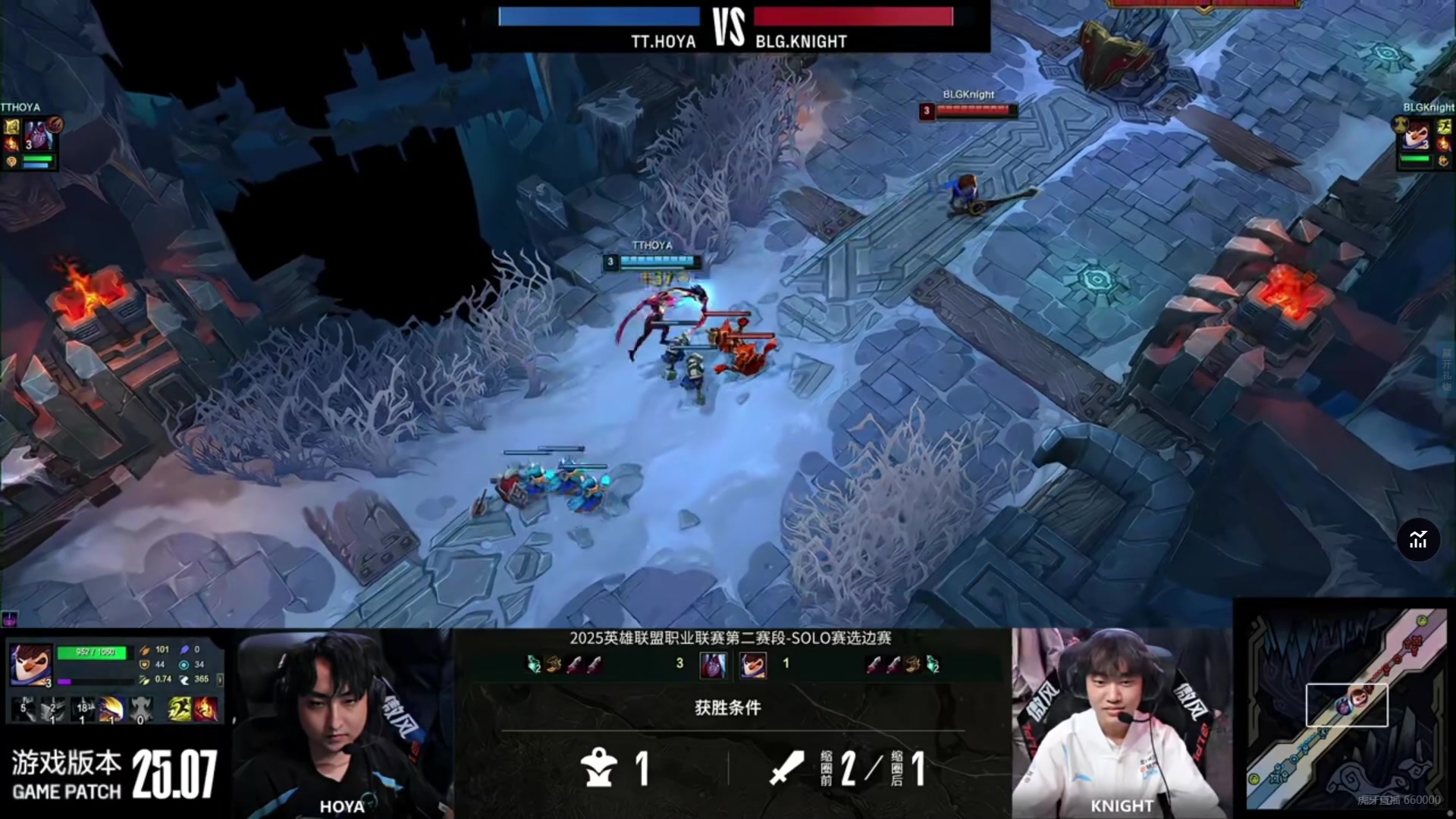The image size is (1456, 819).
Task: Click the Ignite summoner spell in bottom-left panel
Action: (x=206, y=709)
